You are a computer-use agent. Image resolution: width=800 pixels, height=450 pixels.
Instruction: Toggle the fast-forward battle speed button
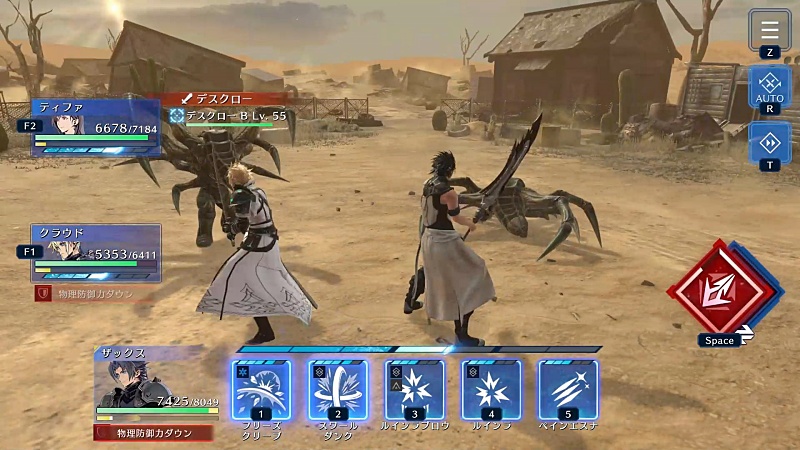coord(769,141)
